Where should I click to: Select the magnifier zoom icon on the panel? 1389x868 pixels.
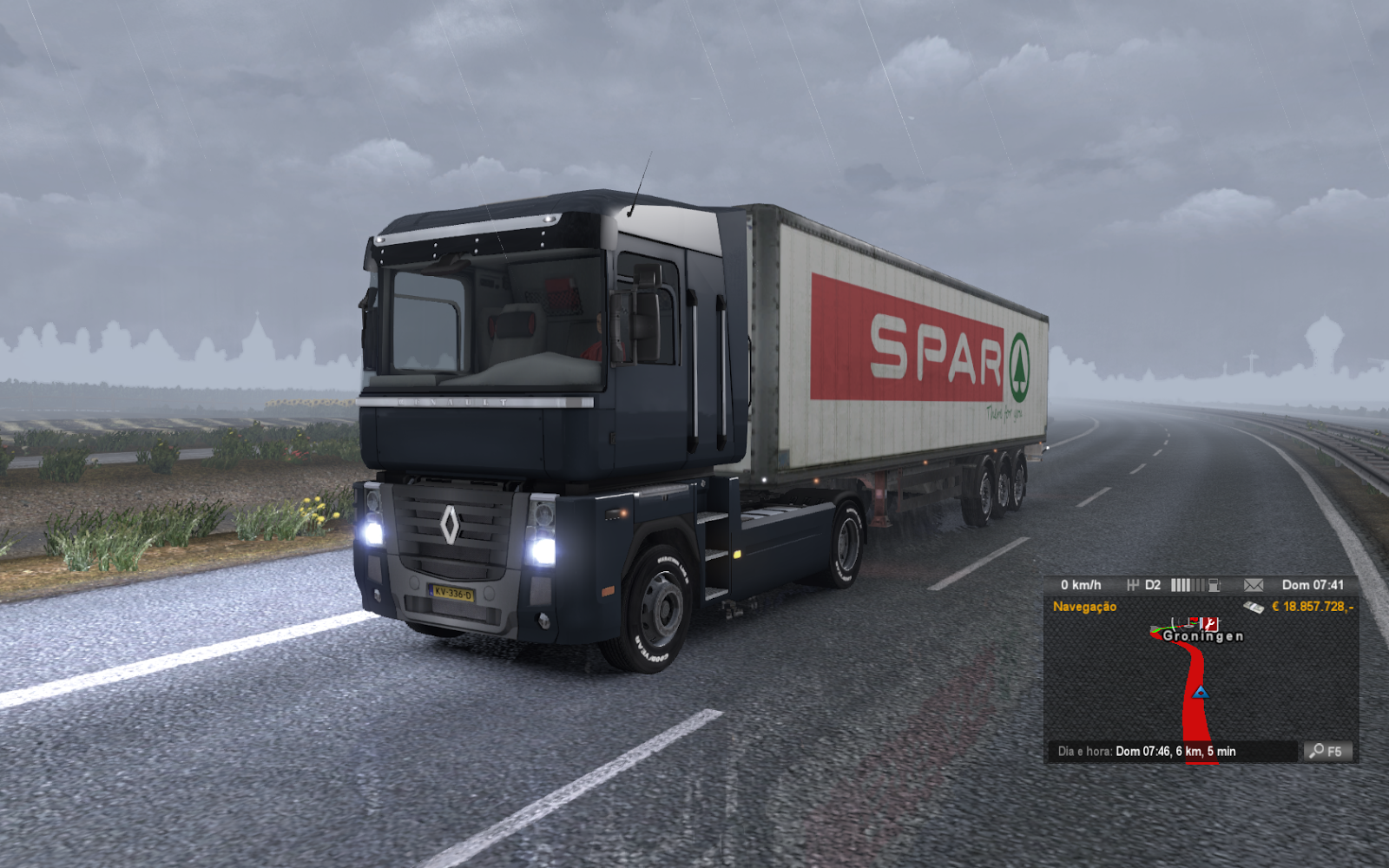coord(1317,749)
